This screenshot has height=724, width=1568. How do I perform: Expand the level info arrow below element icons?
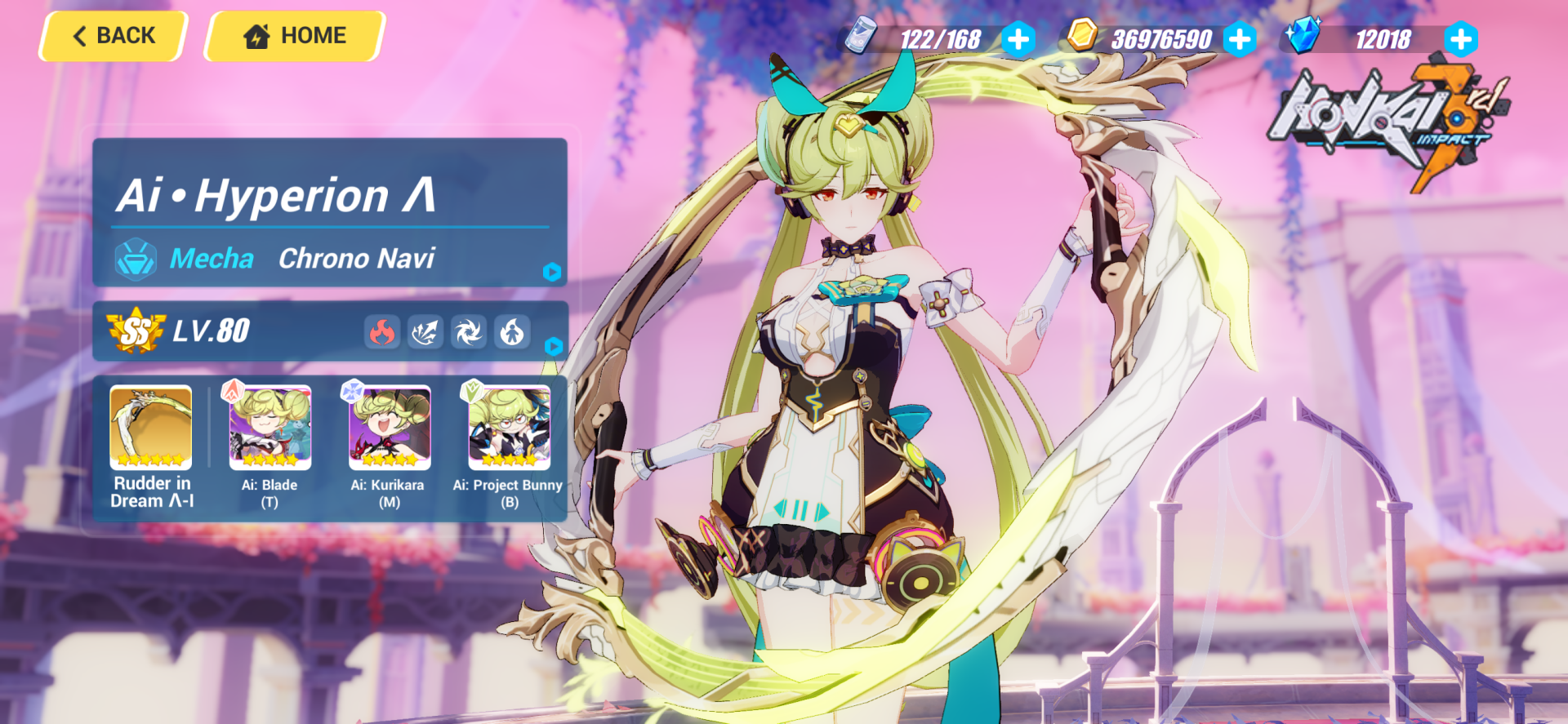pos(552,346)
